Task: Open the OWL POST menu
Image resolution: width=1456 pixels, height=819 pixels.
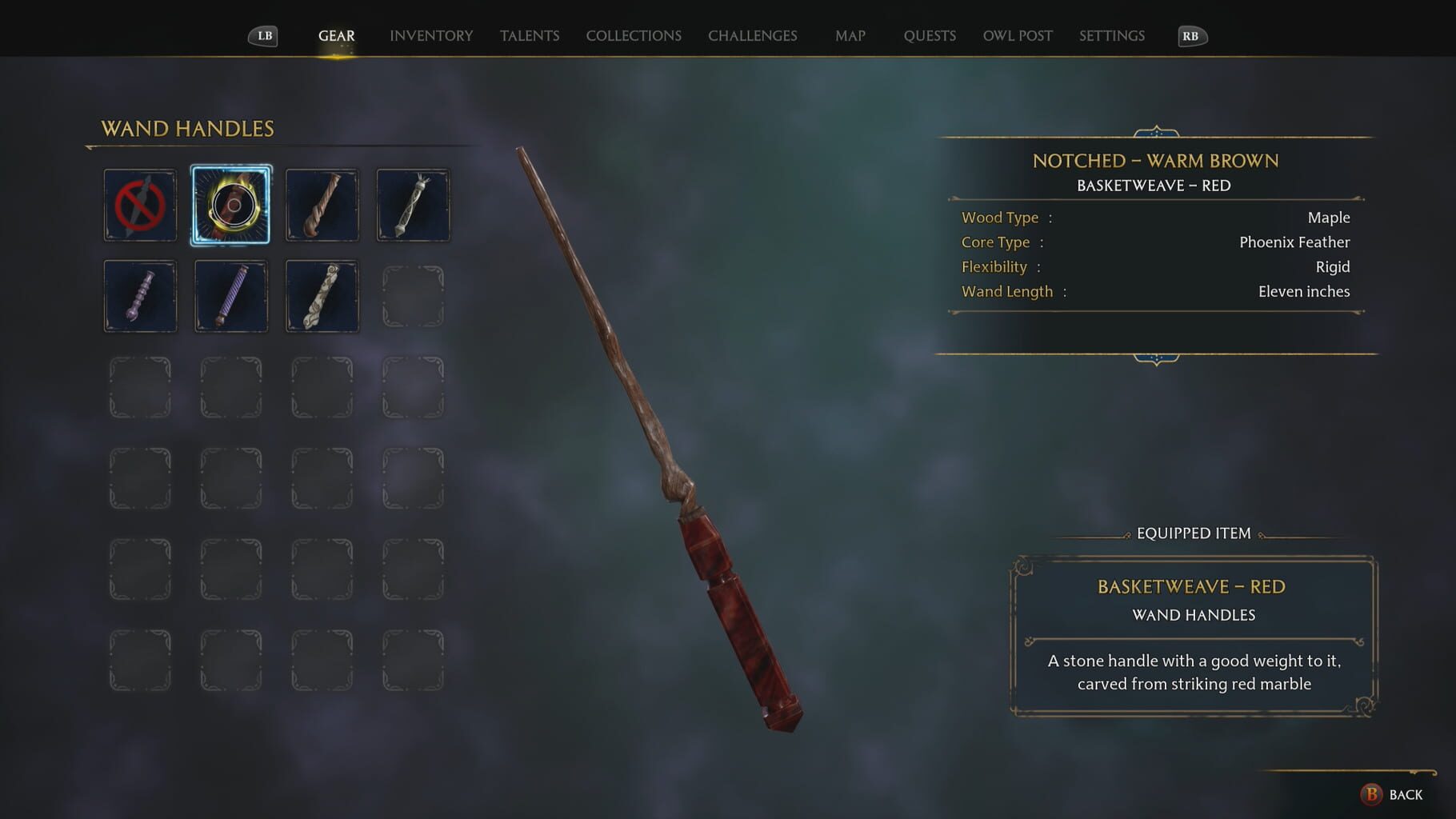Action: tap(1017, 35)
